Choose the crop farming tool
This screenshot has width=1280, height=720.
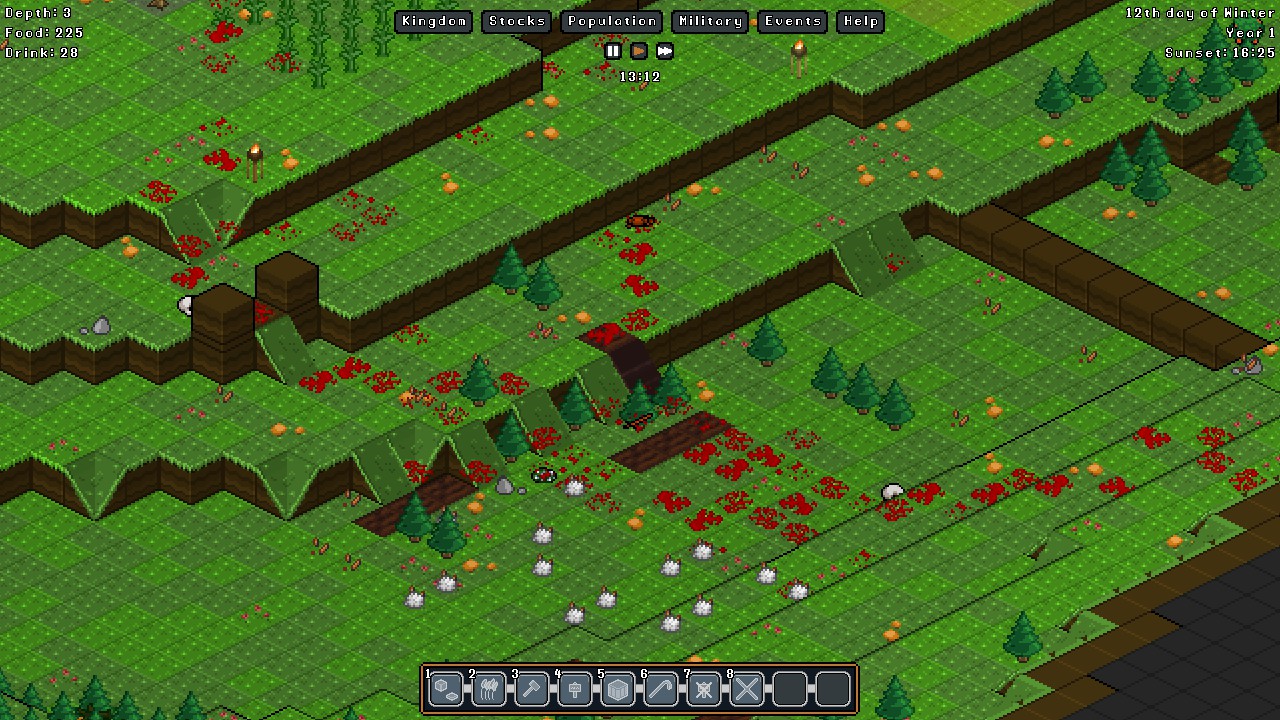489,689
